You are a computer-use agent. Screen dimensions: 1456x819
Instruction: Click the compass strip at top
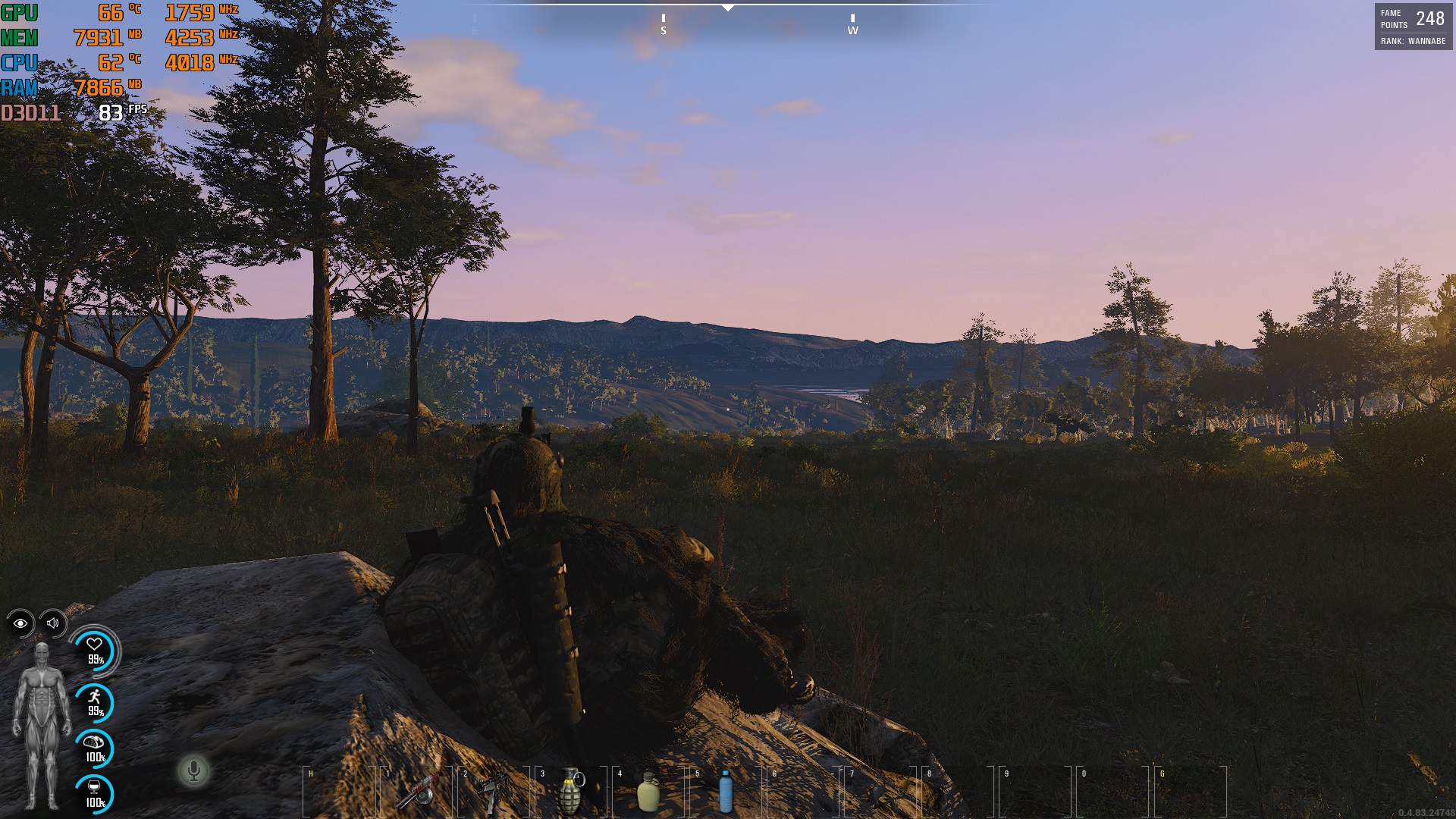(x=728, y=19)
